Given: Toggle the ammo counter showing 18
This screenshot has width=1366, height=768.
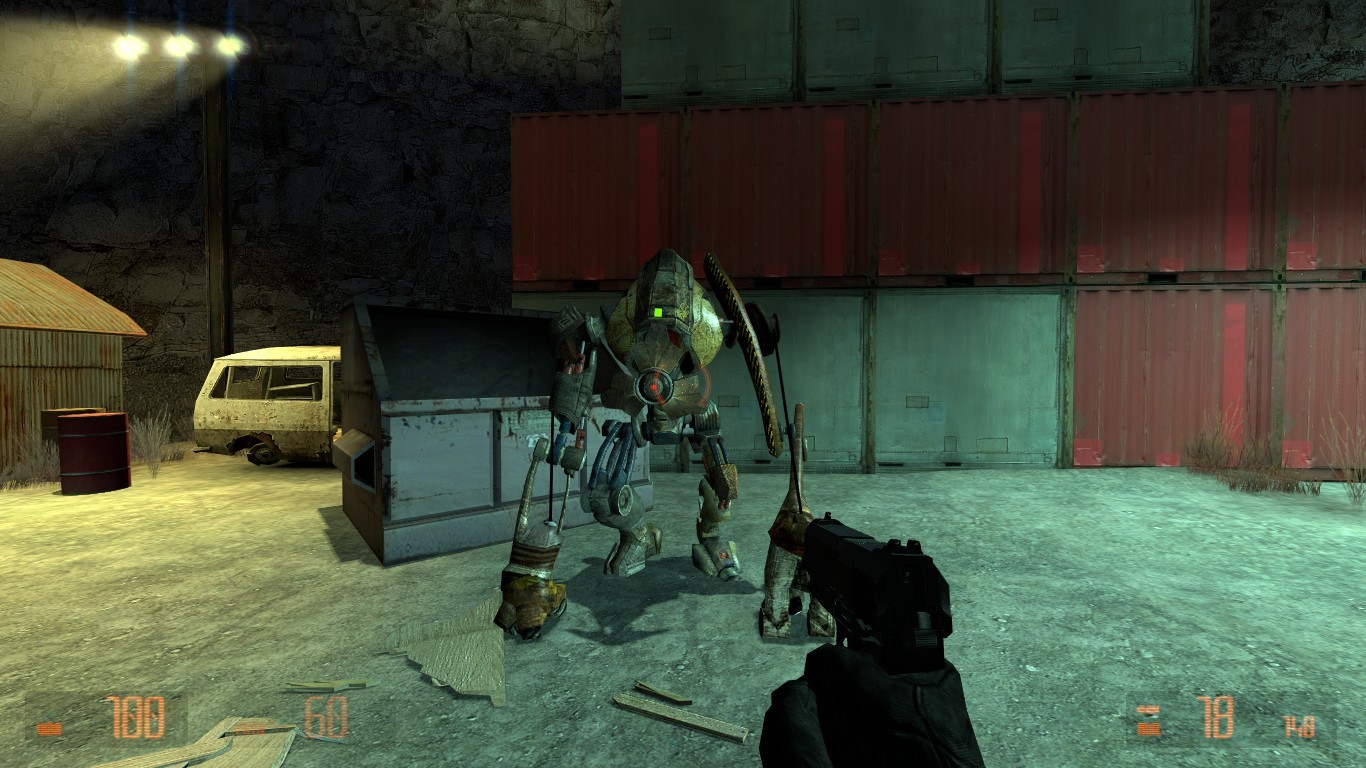Looking at the screenshot, I should tap(1218, 718).
